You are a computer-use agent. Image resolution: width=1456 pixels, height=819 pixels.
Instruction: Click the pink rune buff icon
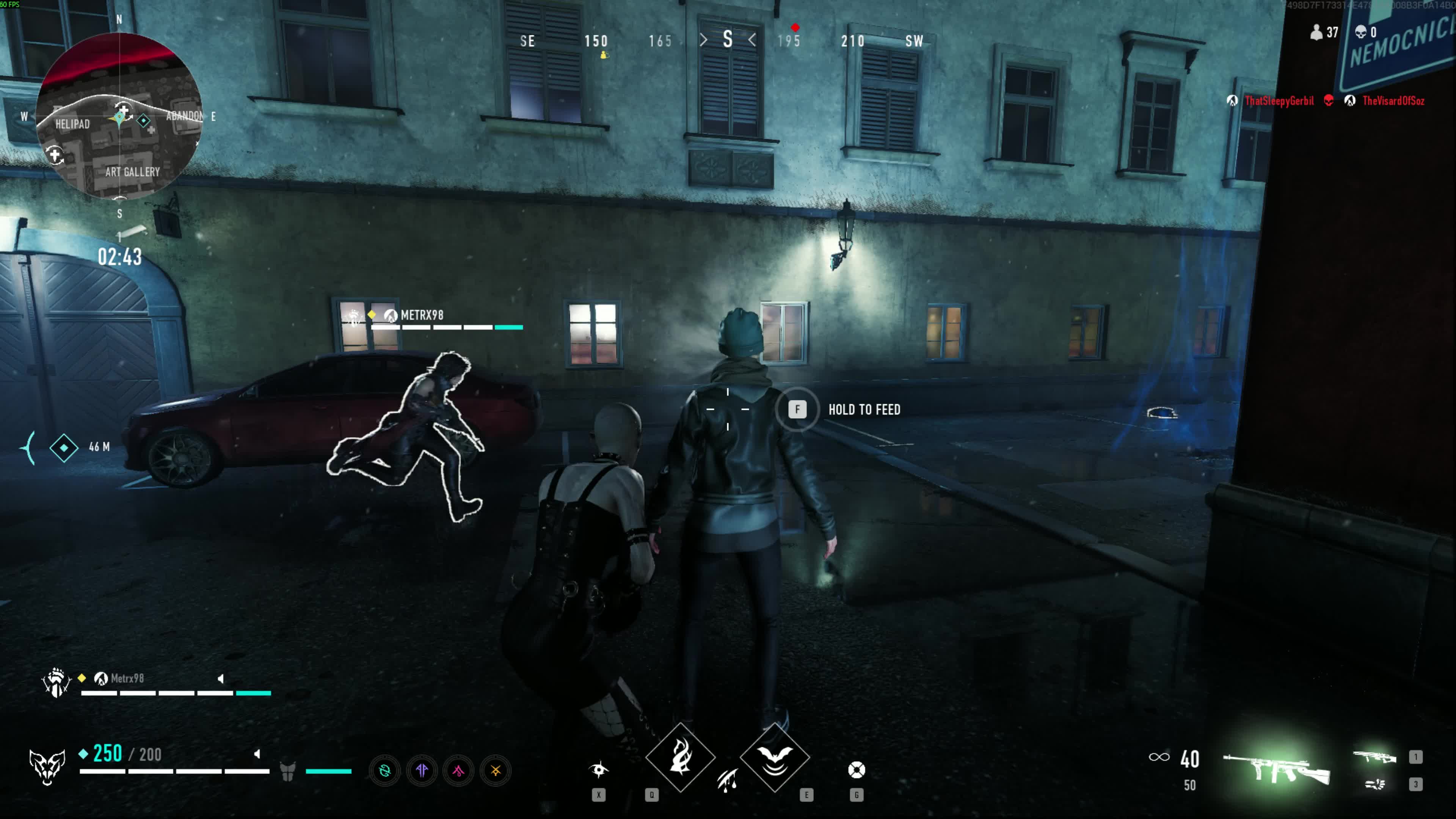tap(458, 772)
